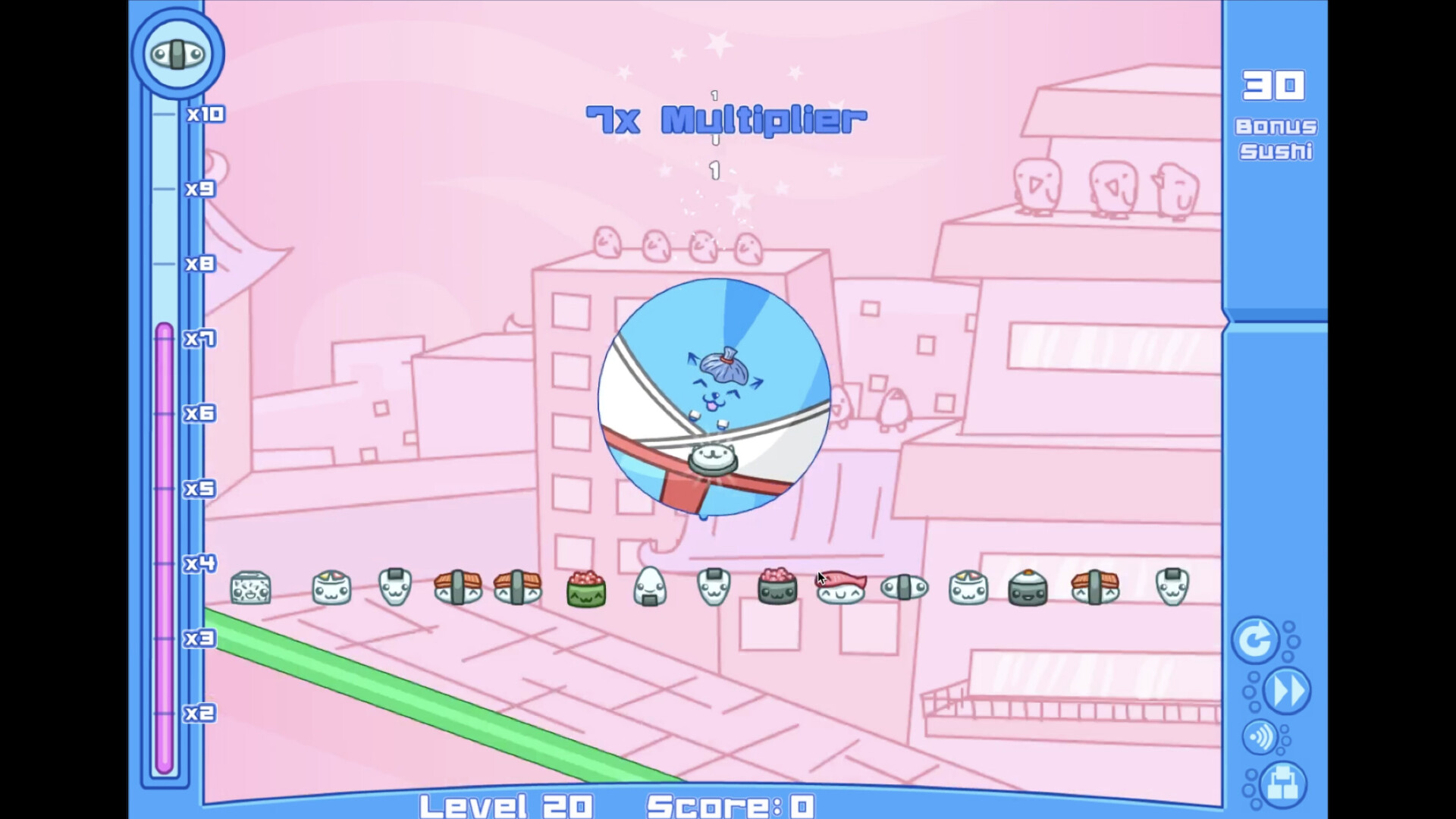Image resolution: width=1456 pixels, height=819 pixels.
Task: Toggle the game sound on or off
Action: [x=1259, y=738]
